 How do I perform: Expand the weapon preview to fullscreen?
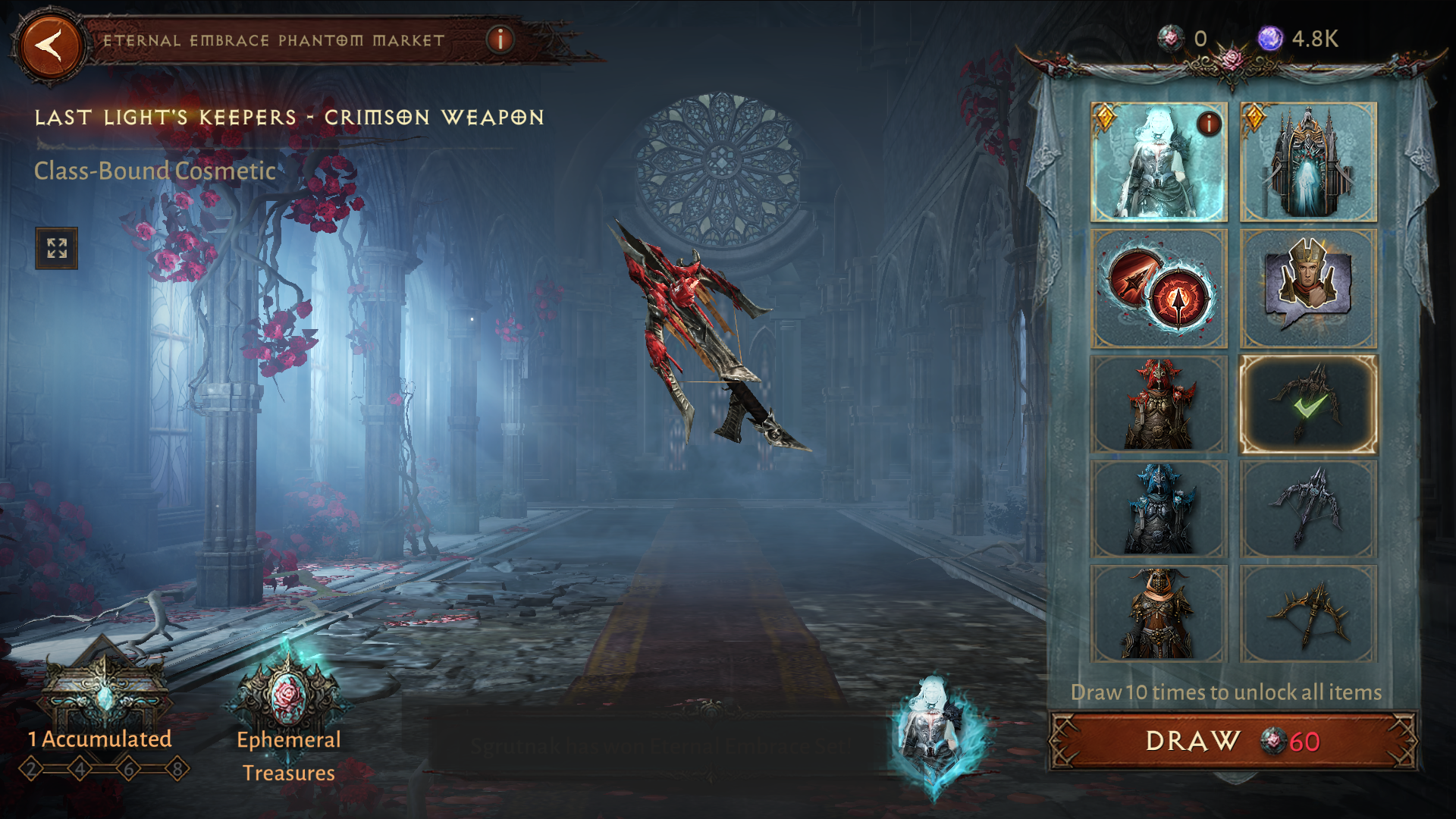[56, 248]
